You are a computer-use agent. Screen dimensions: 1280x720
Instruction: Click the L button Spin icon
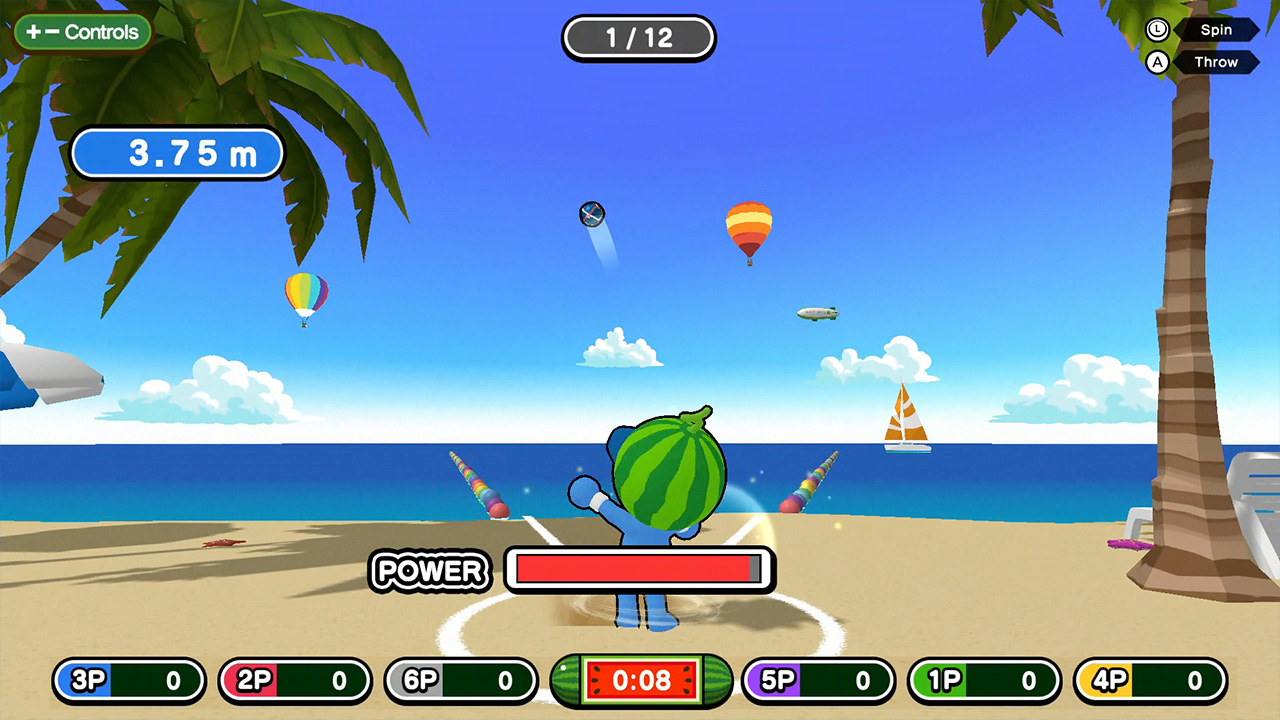pyautogui.click(x=1157, y=29)
